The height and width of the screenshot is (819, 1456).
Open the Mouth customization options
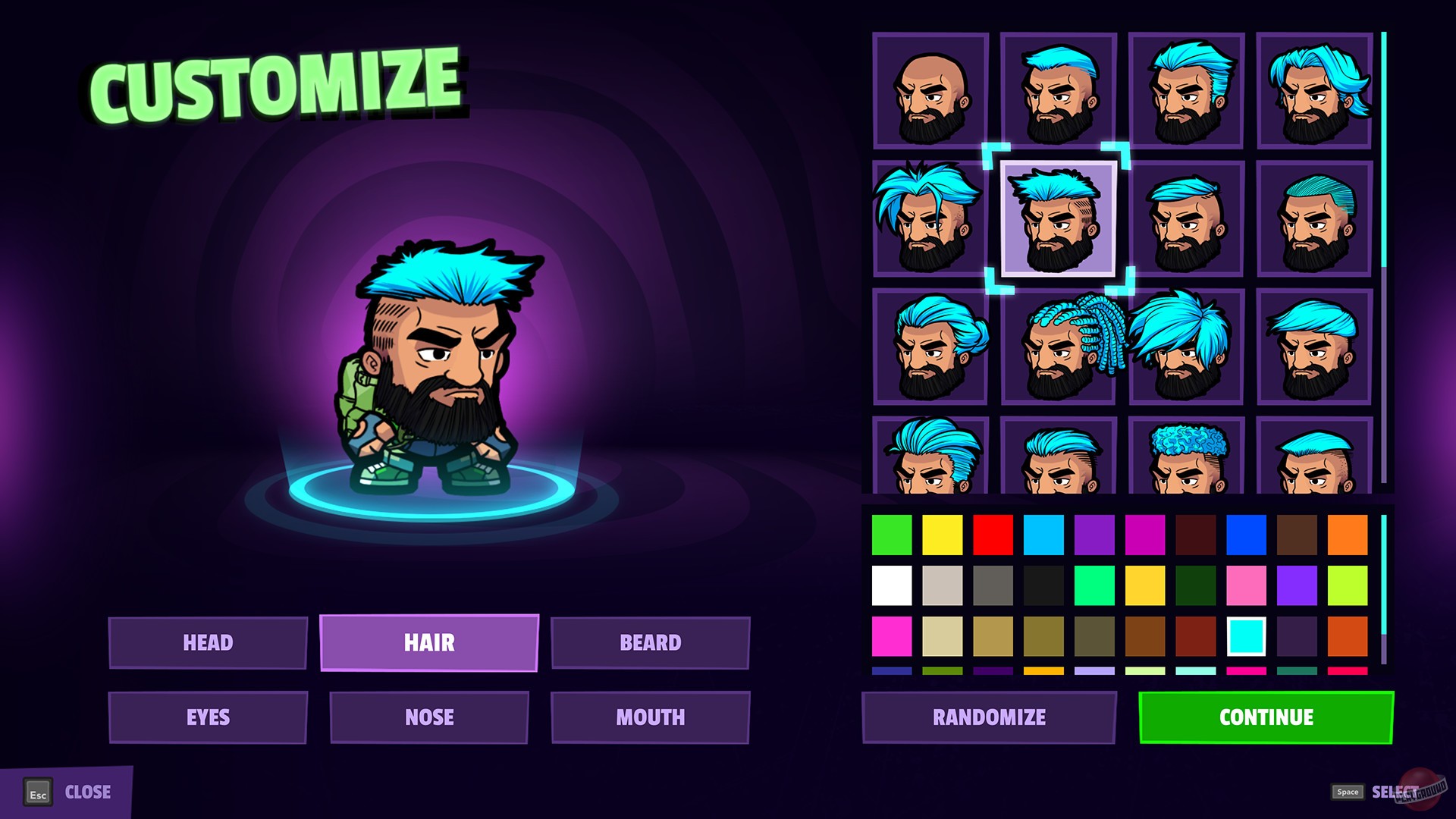[x=649, y=716]
